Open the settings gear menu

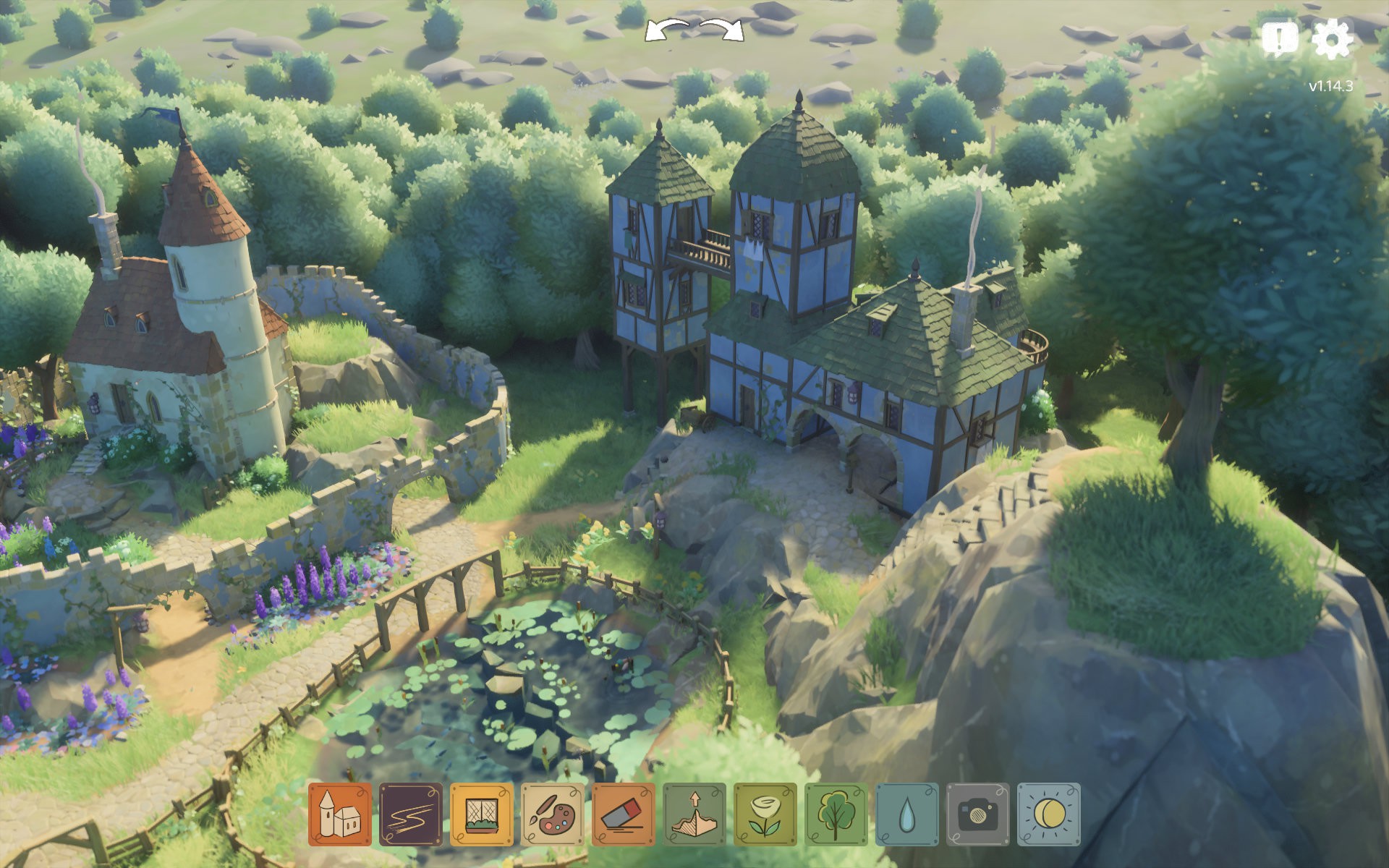[1332, 38]
